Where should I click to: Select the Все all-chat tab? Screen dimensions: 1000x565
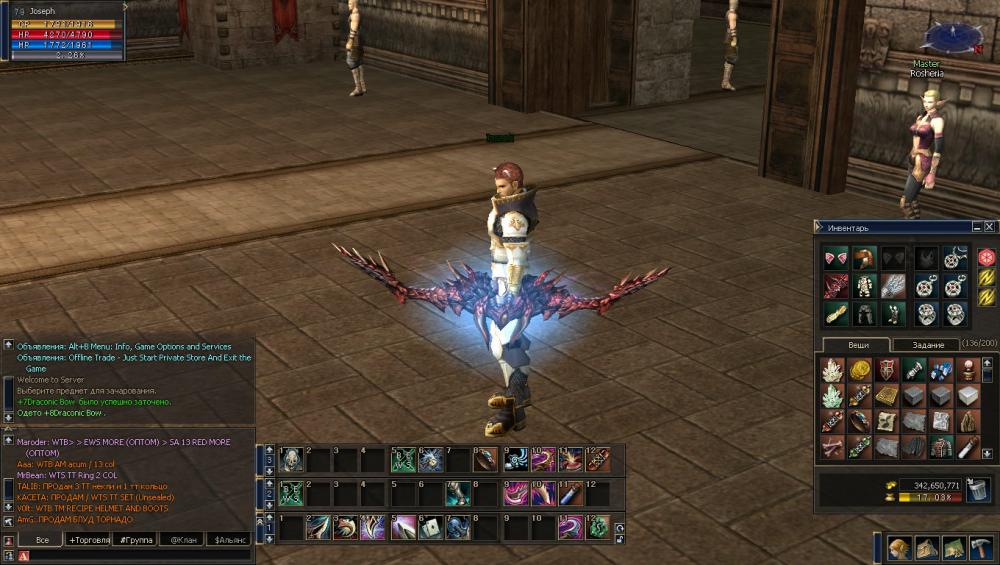(x=41, y=539)
